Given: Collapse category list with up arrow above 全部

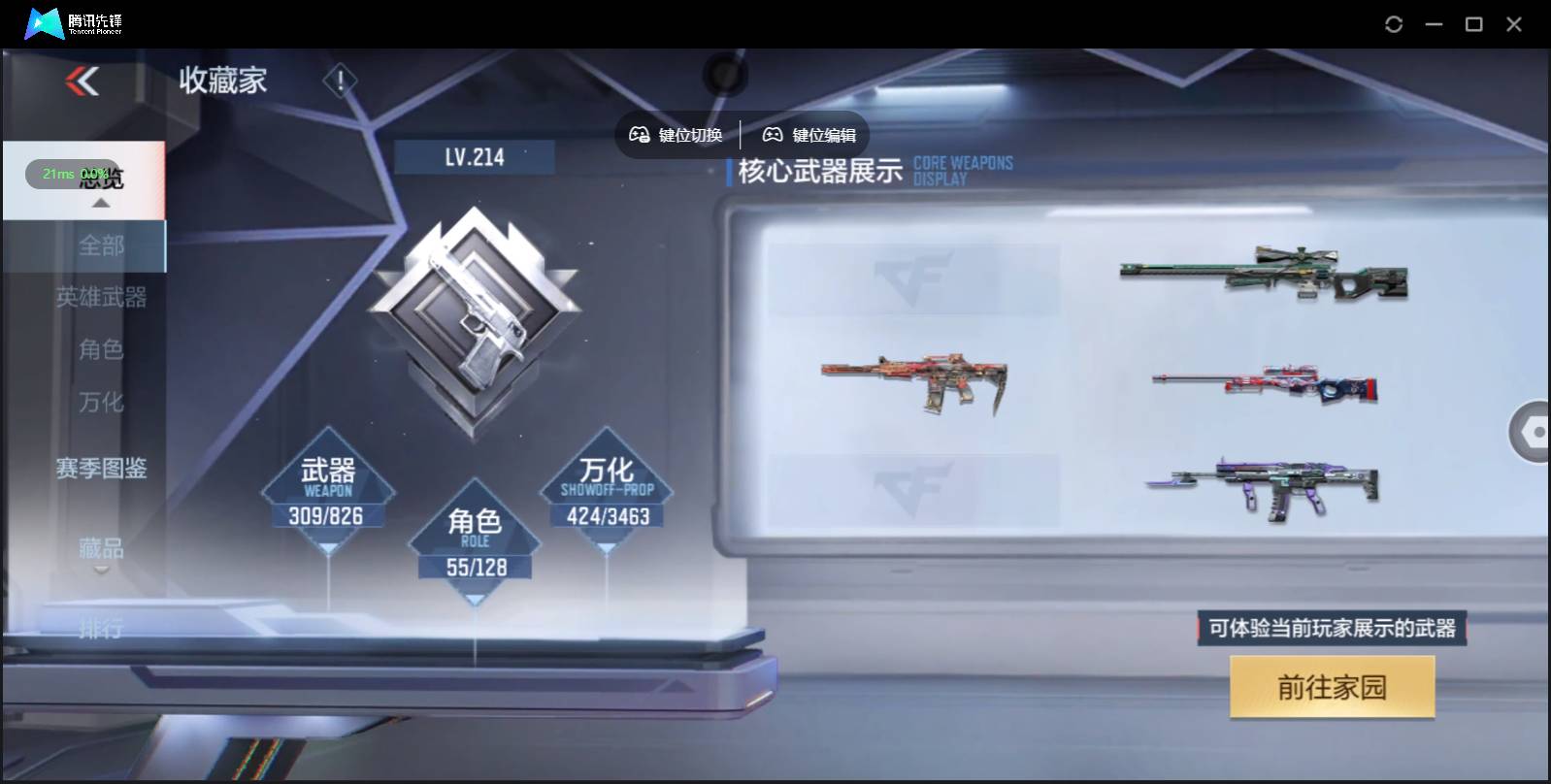Looking at the screenshot, I should [x=100, y=203].
